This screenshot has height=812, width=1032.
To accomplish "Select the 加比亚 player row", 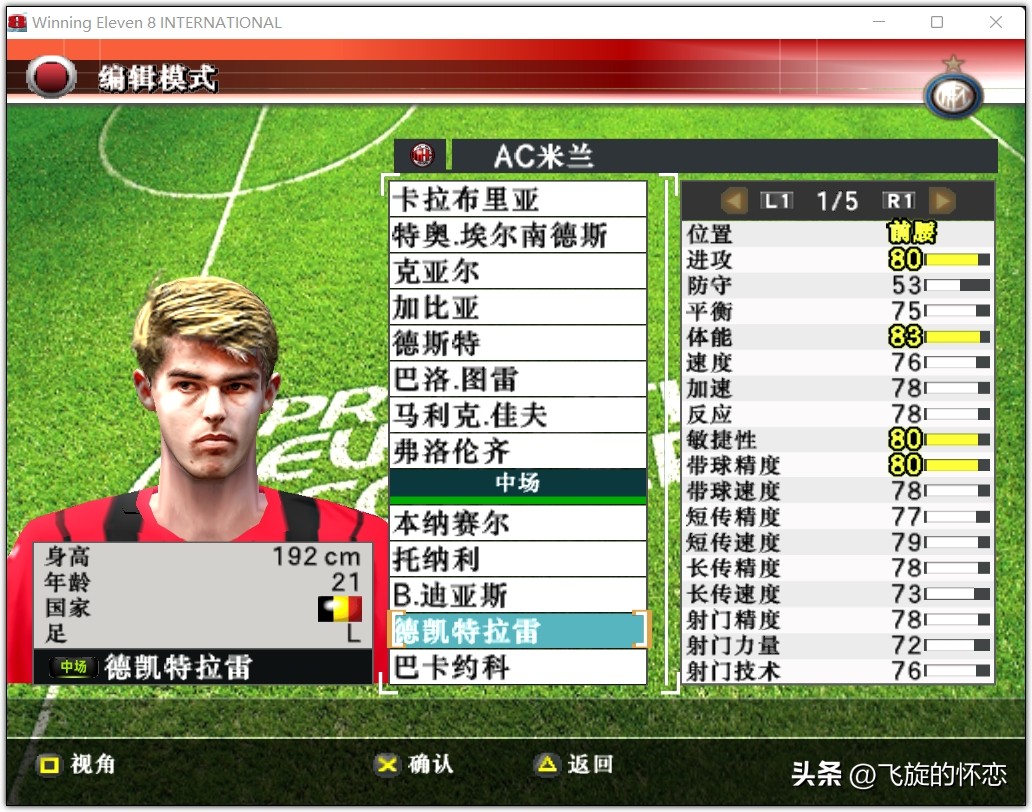I will tap(518, 307).
